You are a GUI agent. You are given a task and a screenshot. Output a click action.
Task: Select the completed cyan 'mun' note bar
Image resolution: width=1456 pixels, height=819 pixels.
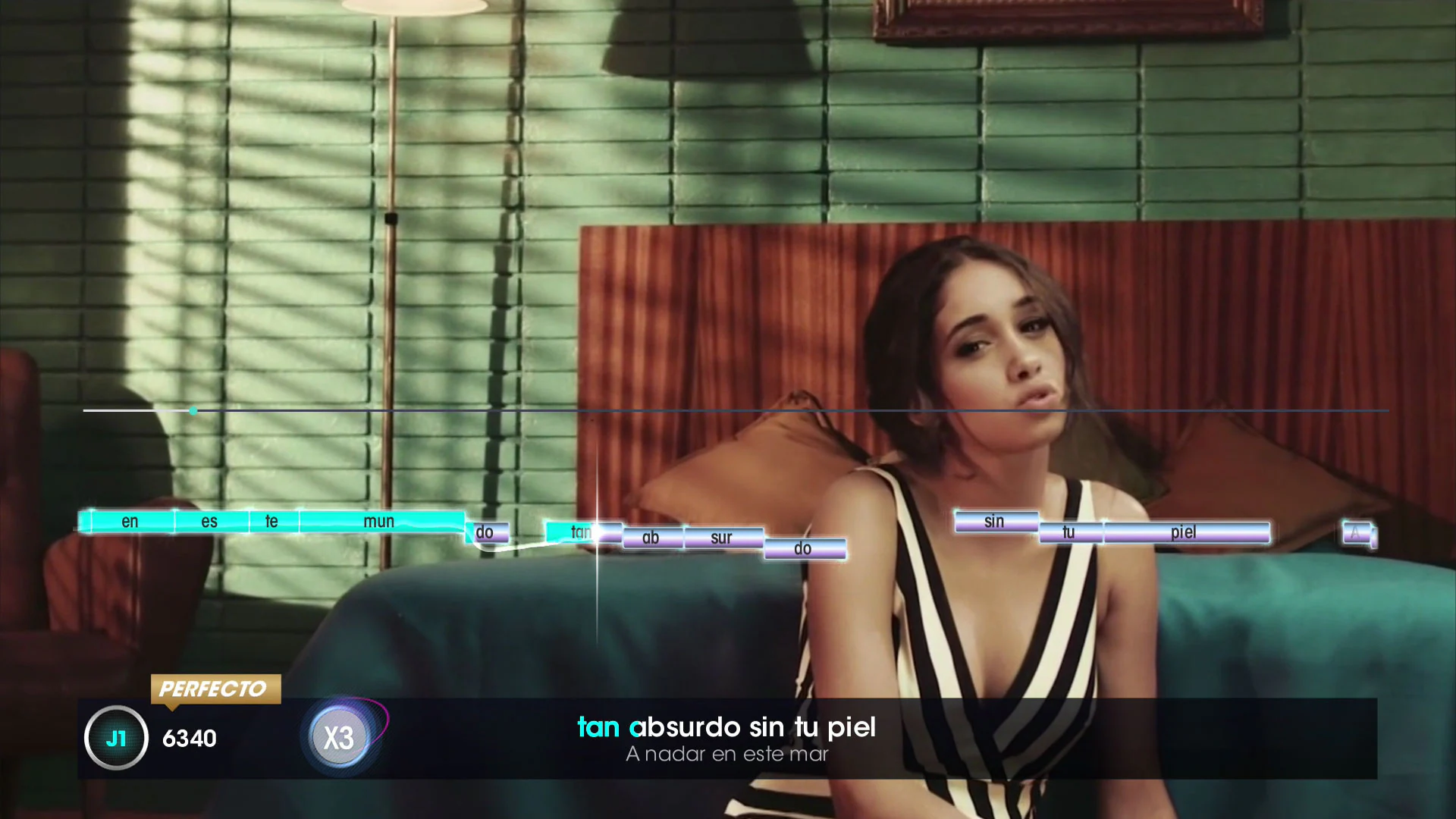379,522
